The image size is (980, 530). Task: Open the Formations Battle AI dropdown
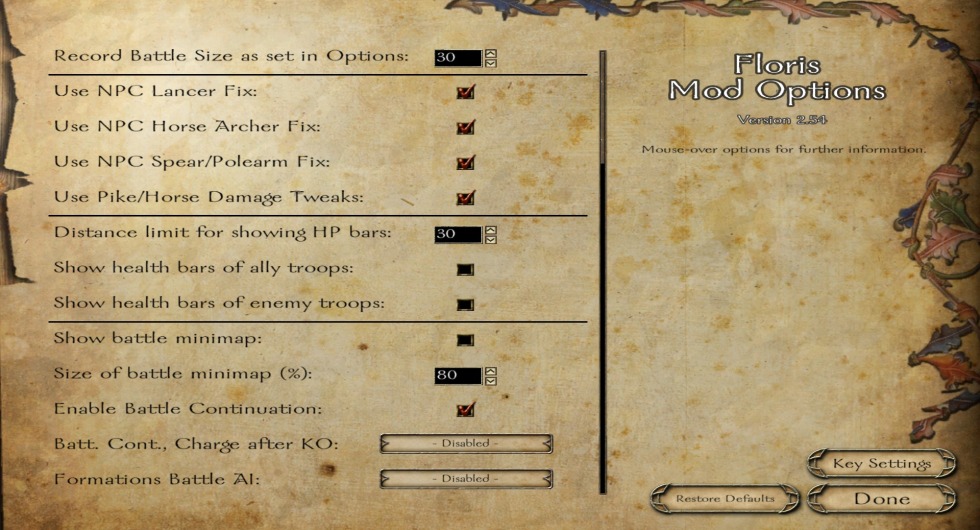(466, 478)
